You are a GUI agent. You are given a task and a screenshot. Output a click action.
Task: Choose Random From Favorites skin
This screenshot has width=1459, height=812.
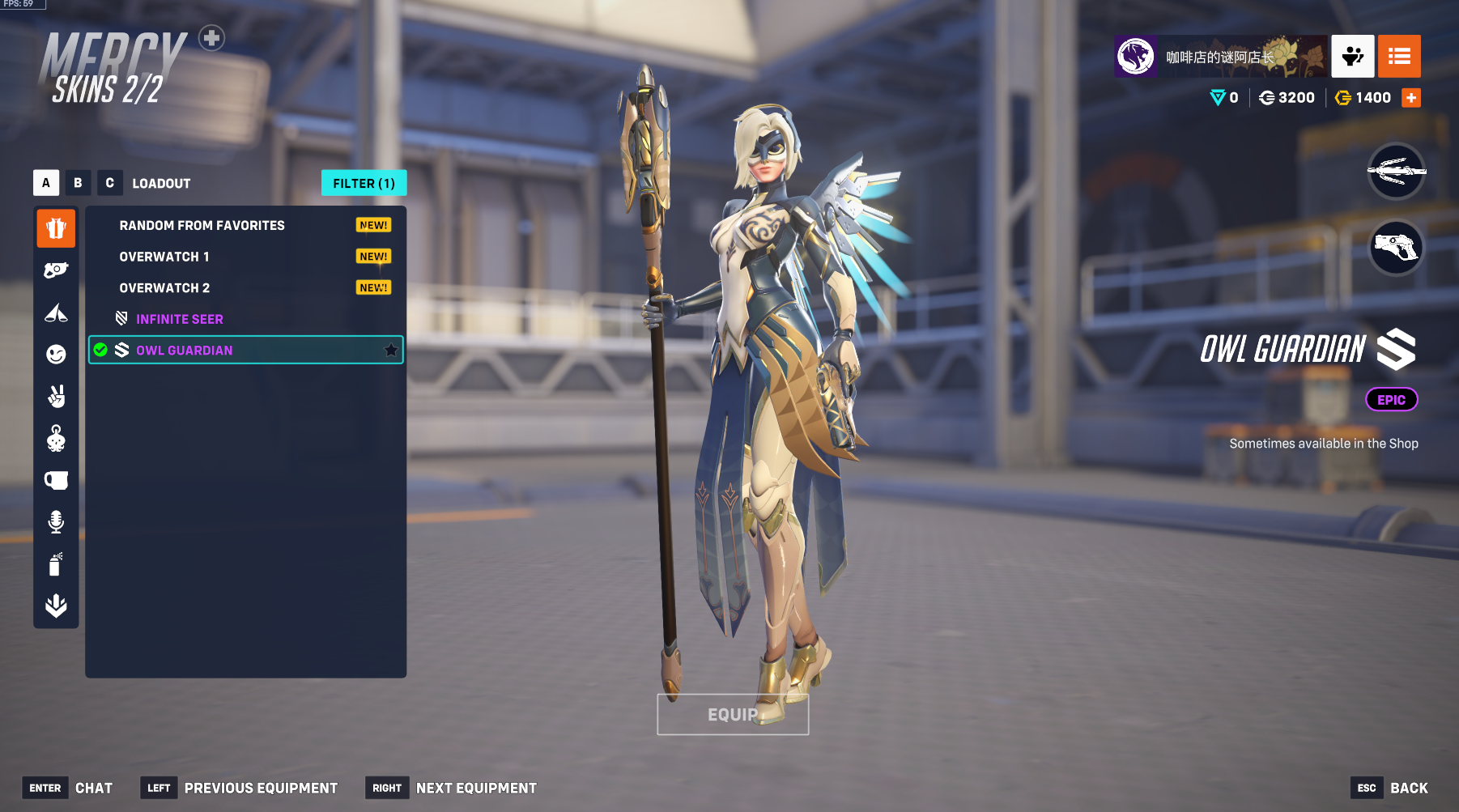[x=202, y=226]
